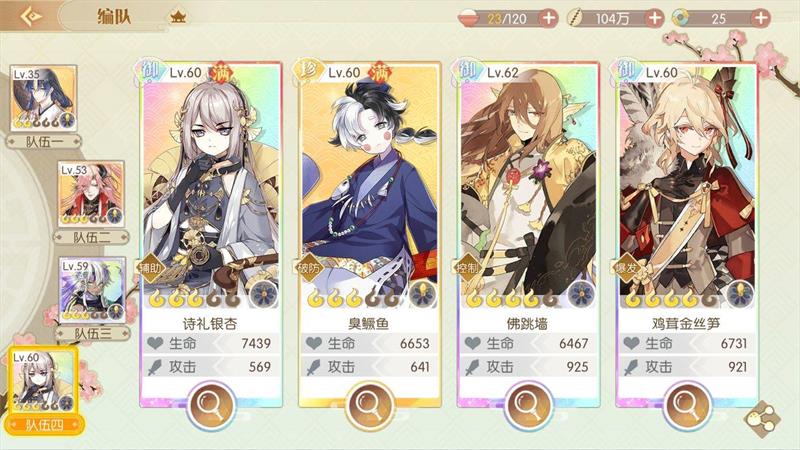
Task: Inspect 诗礼银杏 with the magnifier button
Action: click(x=210, y=404)
